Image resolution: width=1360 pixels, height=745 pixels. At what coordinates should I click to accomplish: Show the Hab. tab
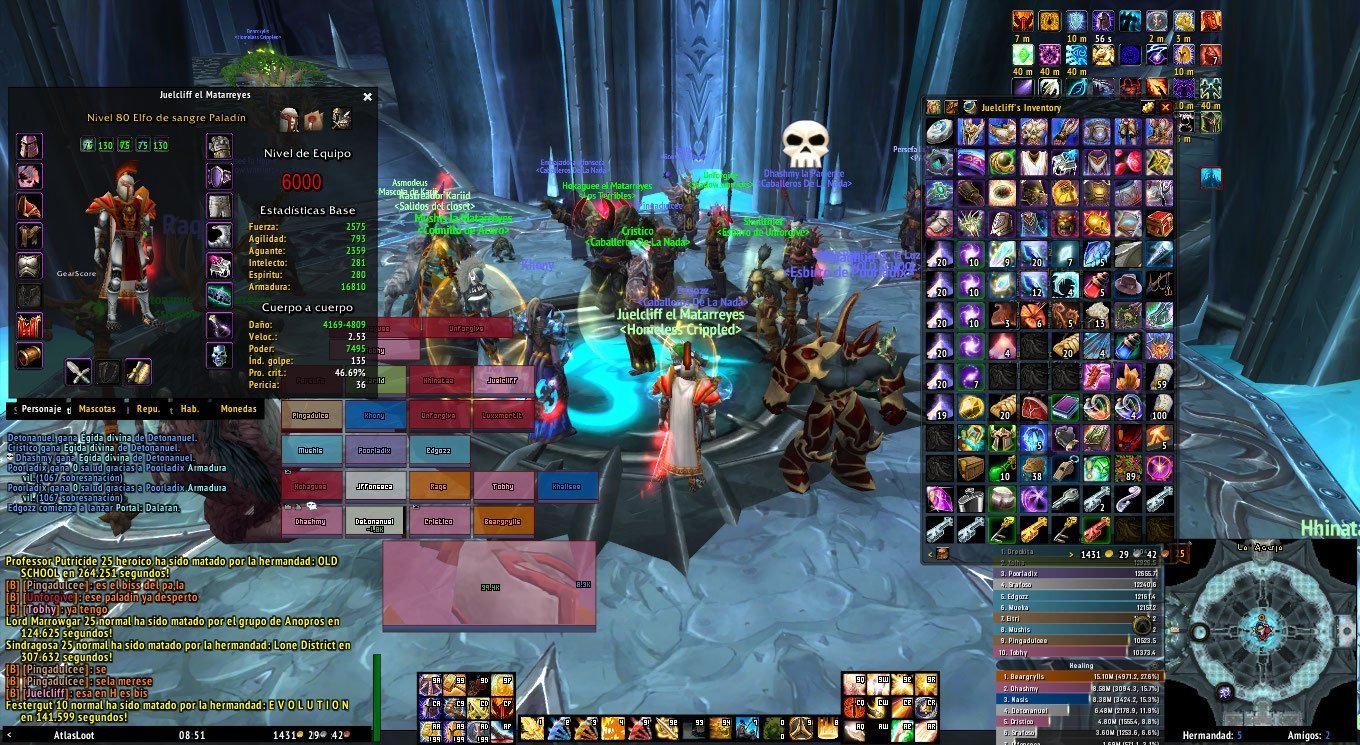(189, 409)
